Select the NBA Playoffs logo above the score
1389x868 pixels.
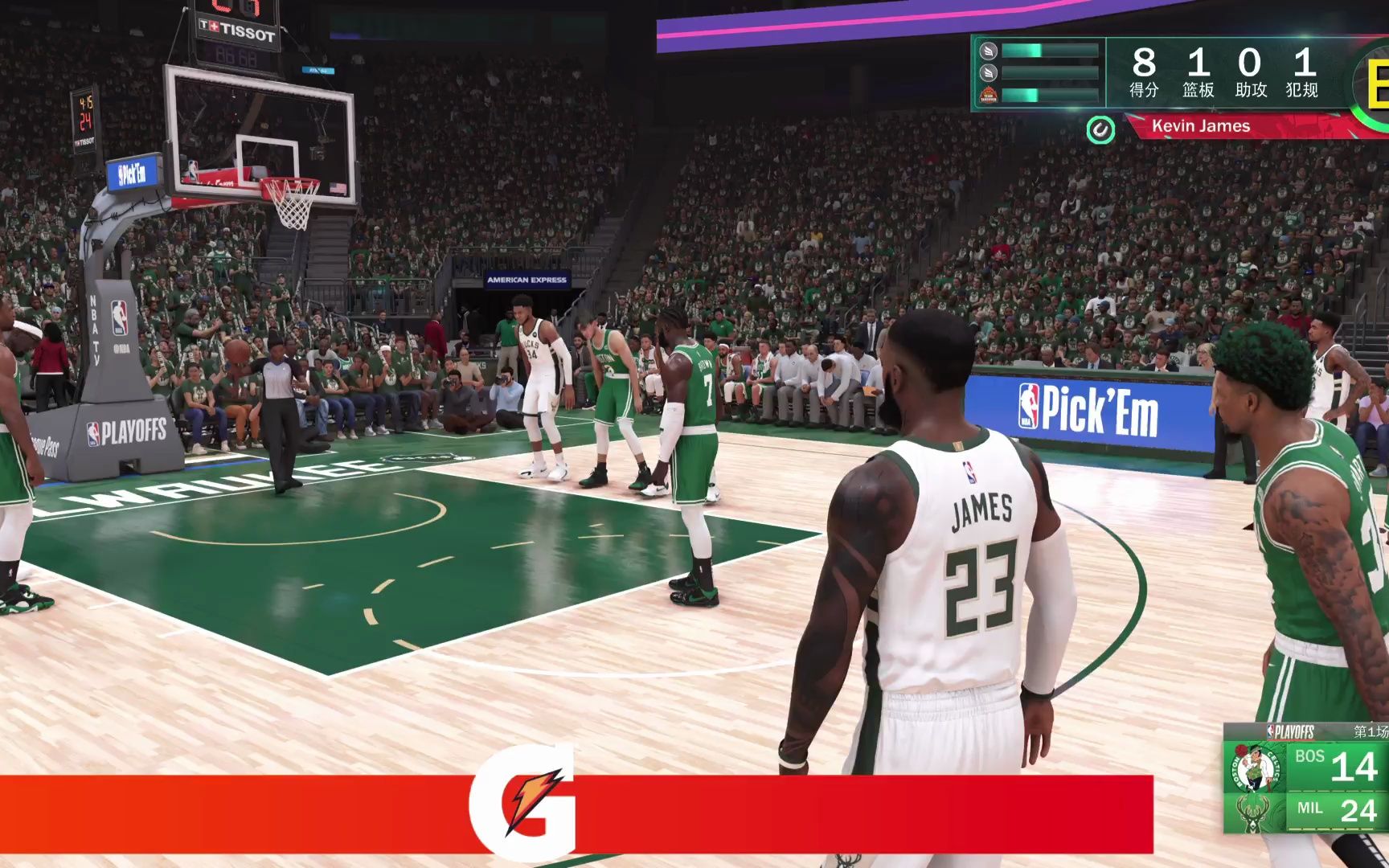(x=1290, y=730)
